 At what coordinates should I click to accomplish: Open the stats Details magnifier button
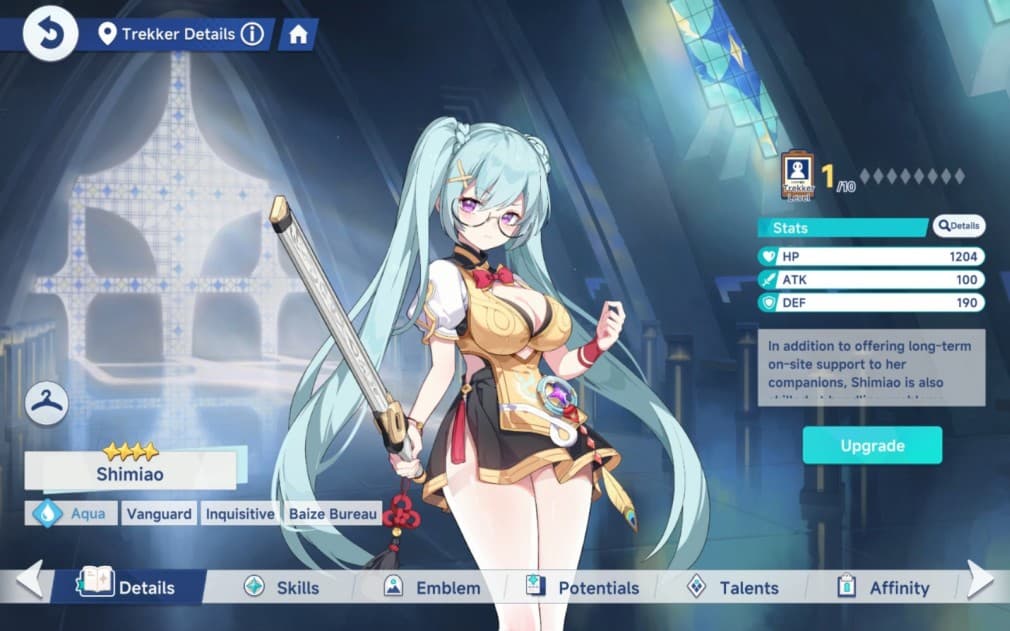[x=959, y=226]
